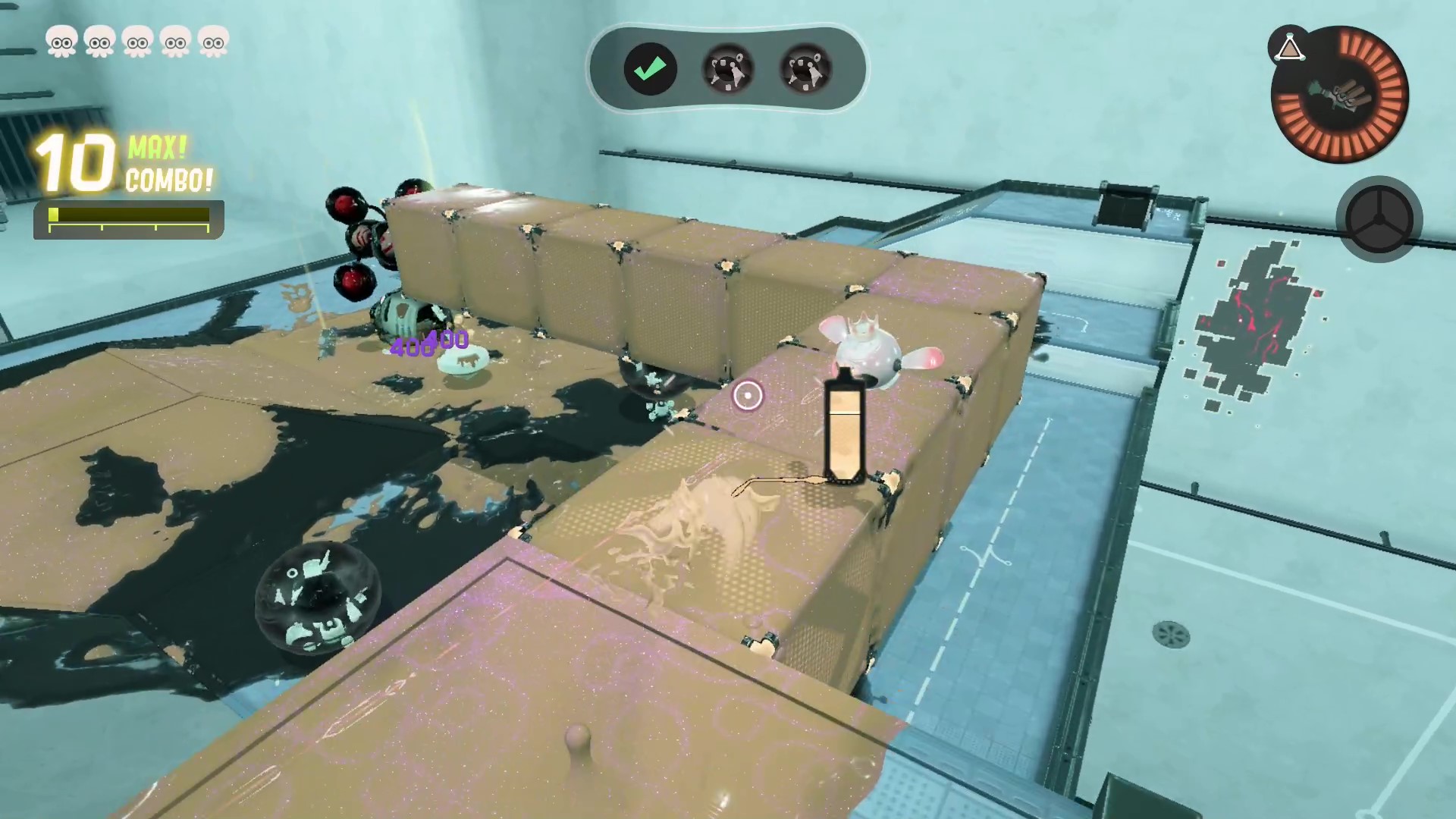Activate the orange special weapon gauge
Image resolution: width=1456 pixels, height=819 pixels.
coord(1340,96)
